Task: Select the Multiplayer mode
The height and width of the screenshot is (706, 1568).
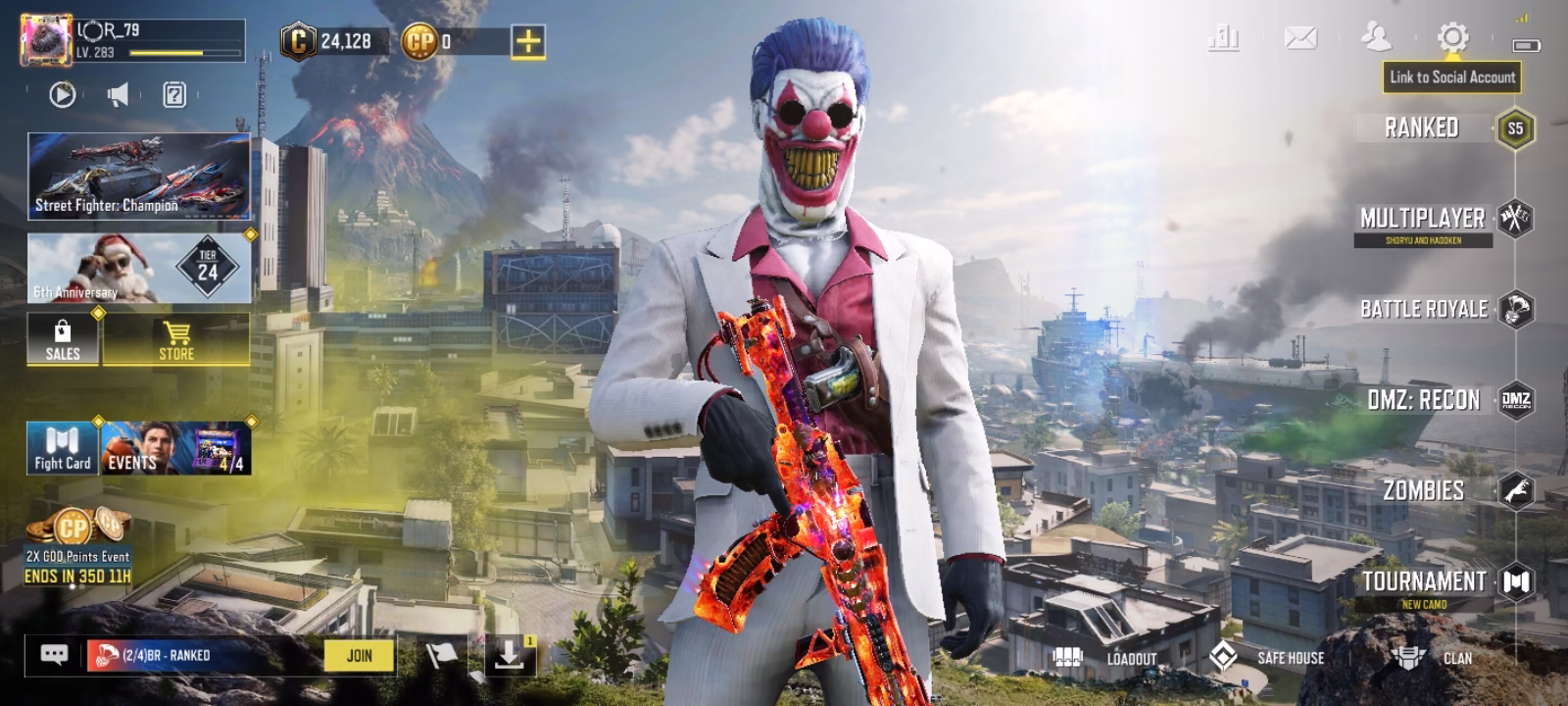Action: point(1423,219)
